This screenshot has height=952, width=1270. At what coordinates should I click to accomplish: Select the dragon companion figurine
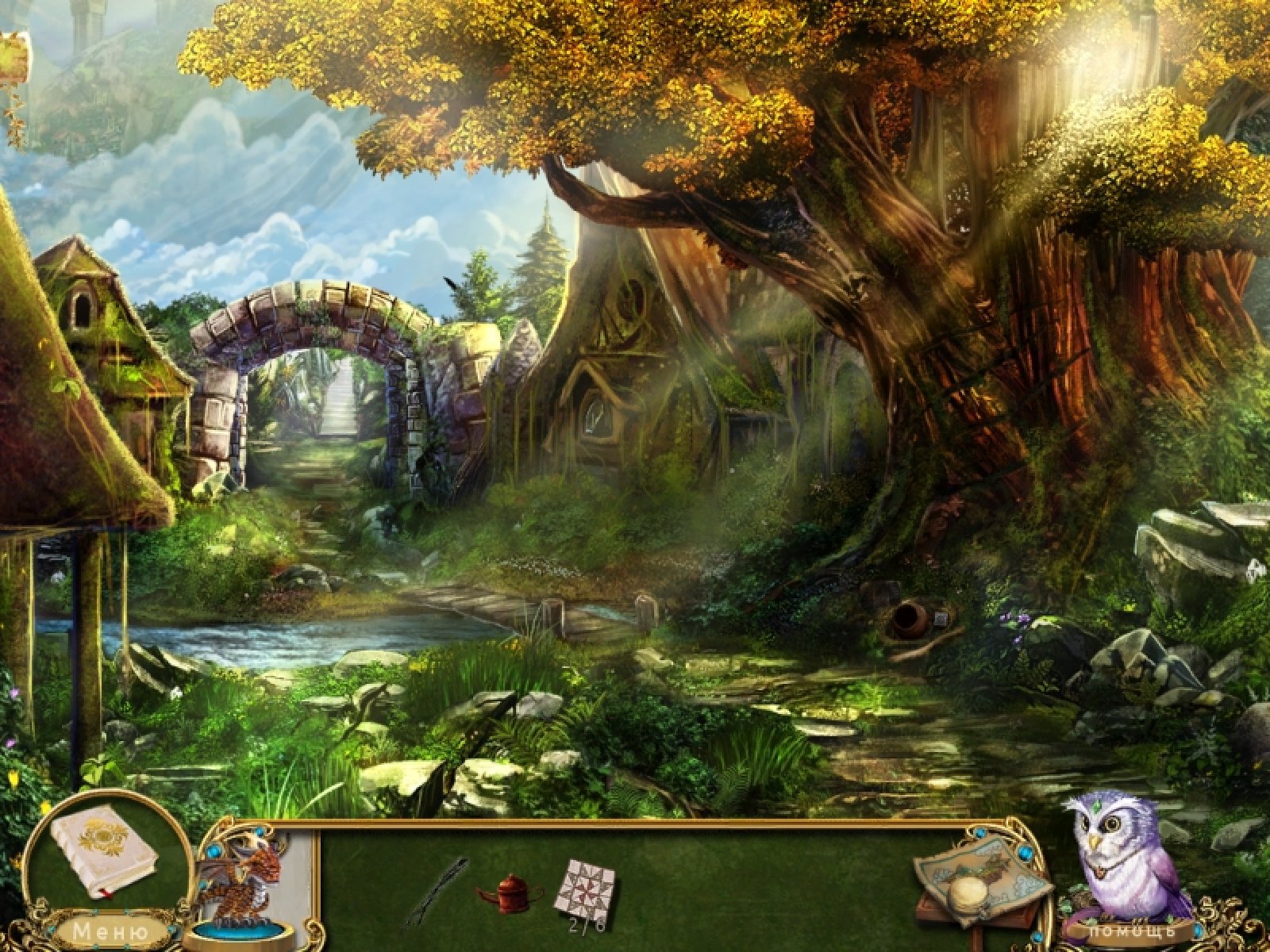pos(242,887)
